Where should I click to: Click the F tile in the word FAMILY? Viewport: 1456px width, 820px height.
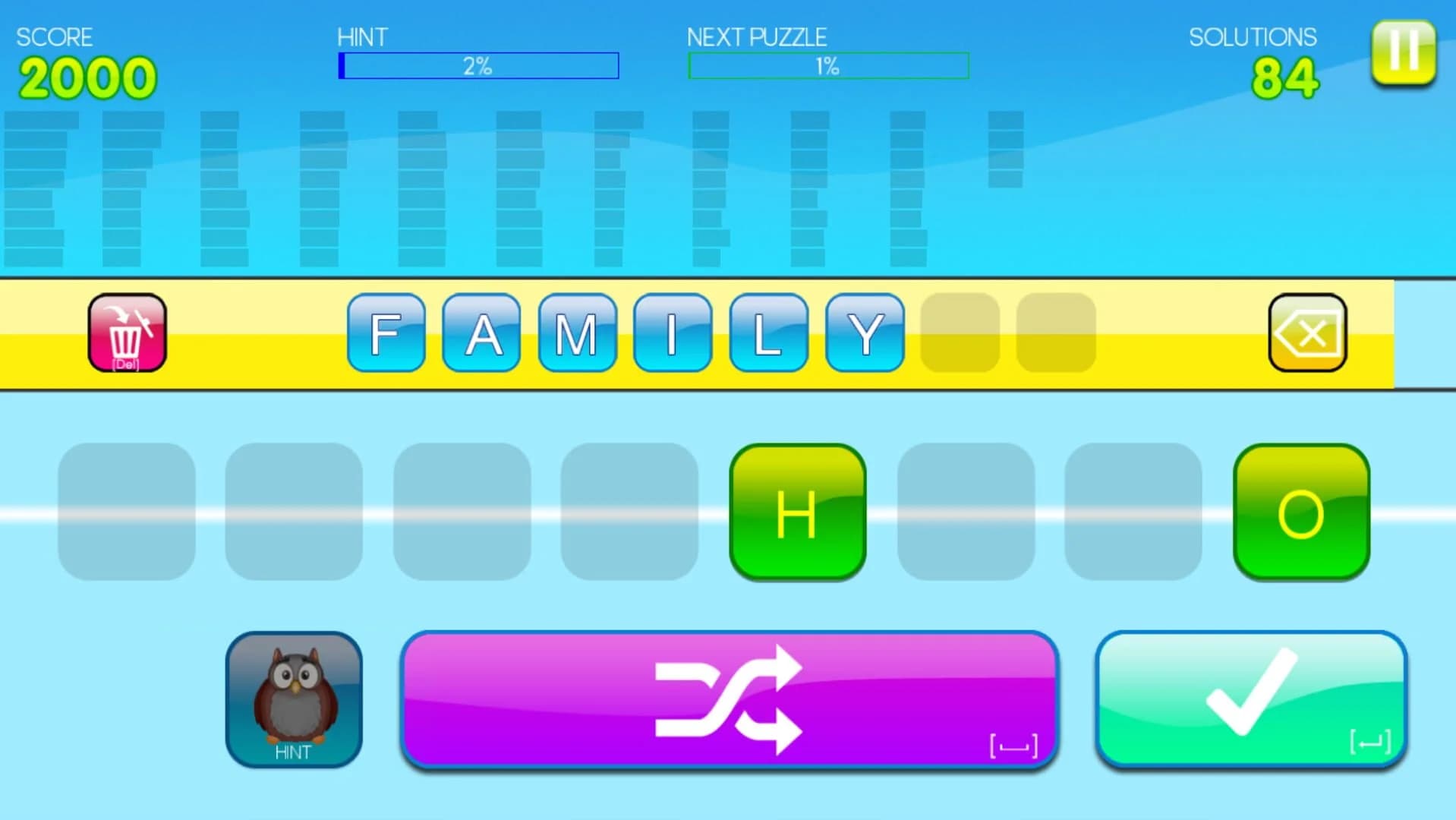tap(386, 334)
